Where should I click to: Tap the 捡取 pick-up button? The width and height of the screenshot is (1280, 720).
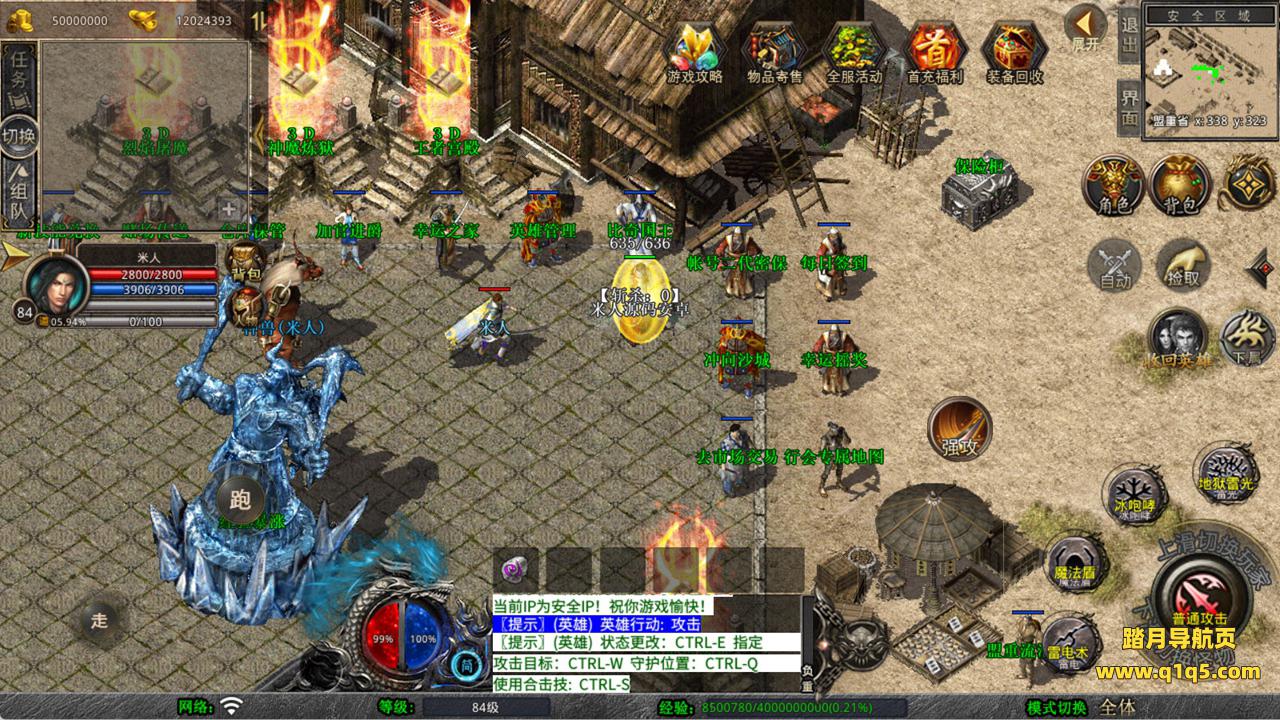(1183, 264)
